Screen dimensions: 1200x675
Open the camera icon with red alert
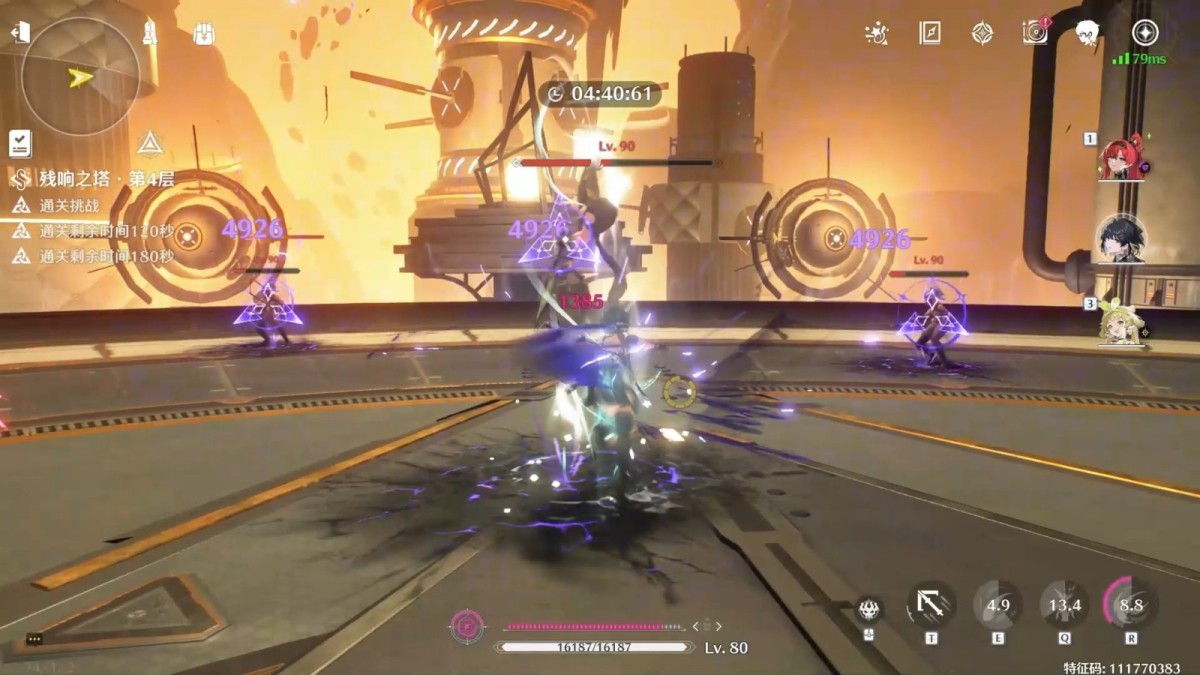pyautogui.click(x=1034, y=32)
